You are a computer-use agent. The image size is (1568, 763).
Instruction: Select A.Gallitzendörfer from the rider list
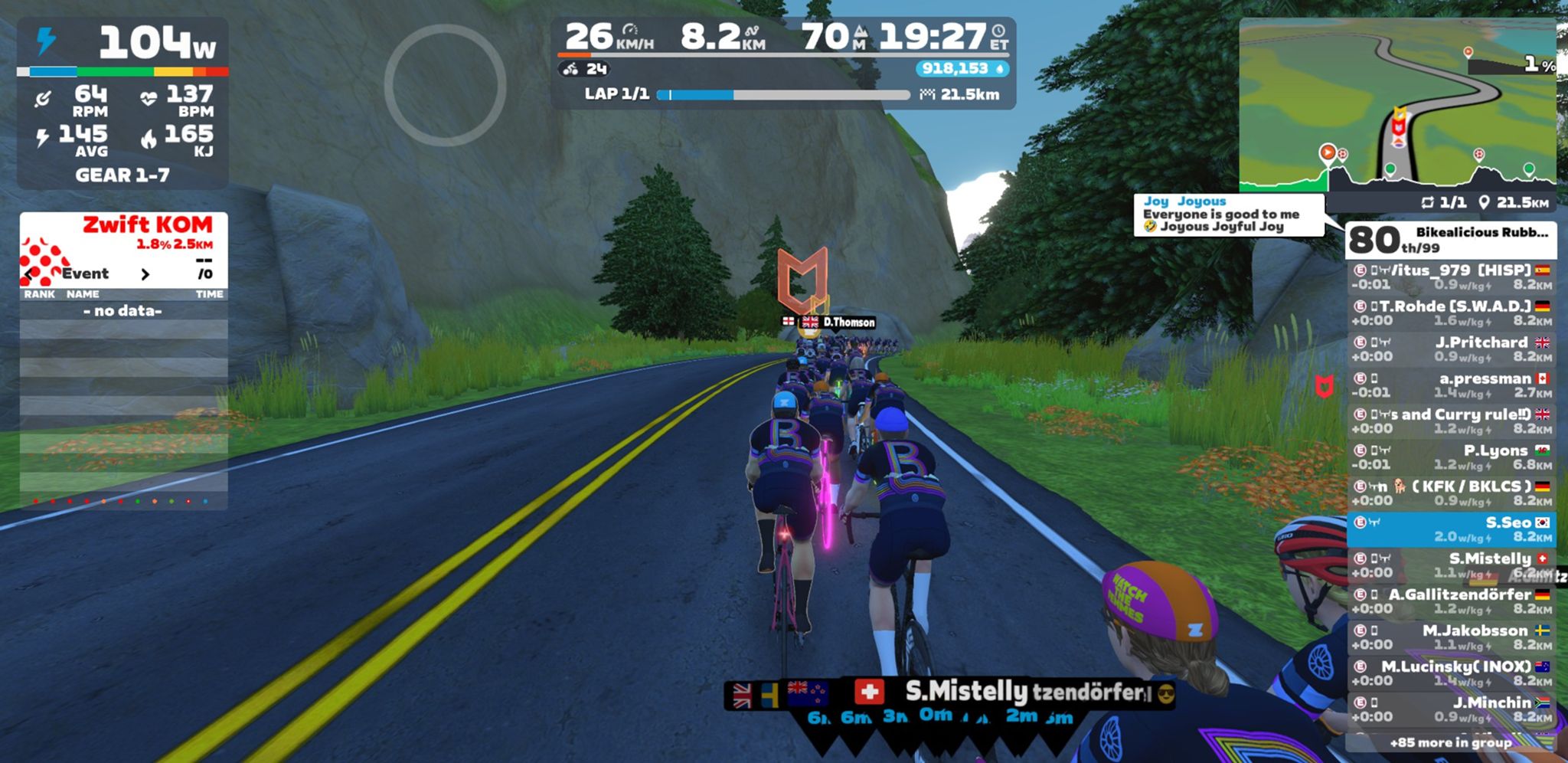click(1451, 601)
